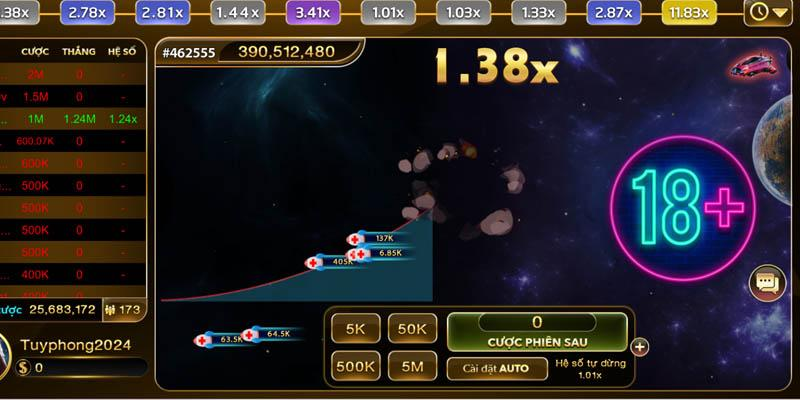
Task: Open the chat bubble icon
Action: (x=767, y=284)
